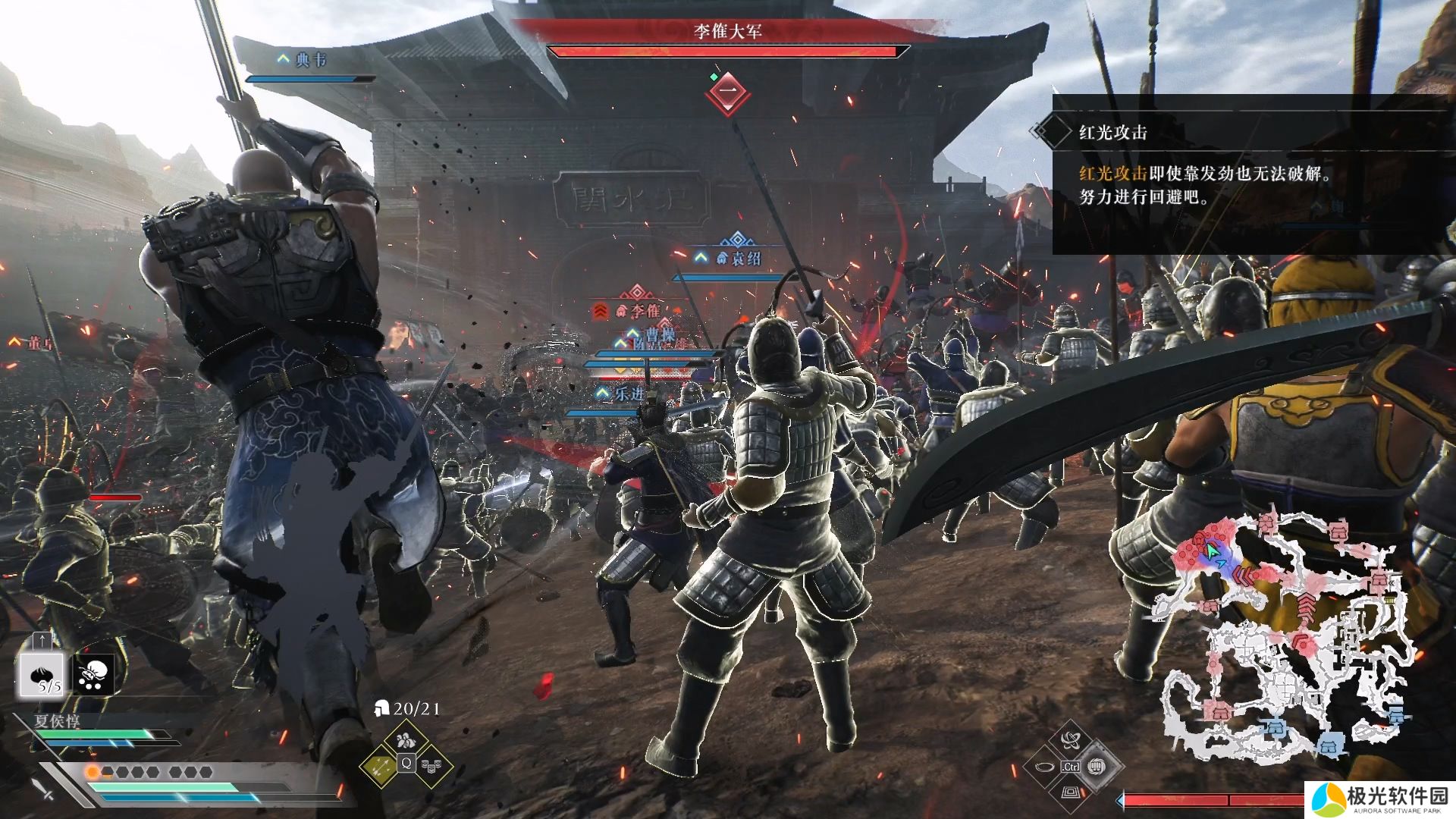1456x819 pixels.
Task: Select the soldiers group tactic diamond
Action: pos(406,739)
